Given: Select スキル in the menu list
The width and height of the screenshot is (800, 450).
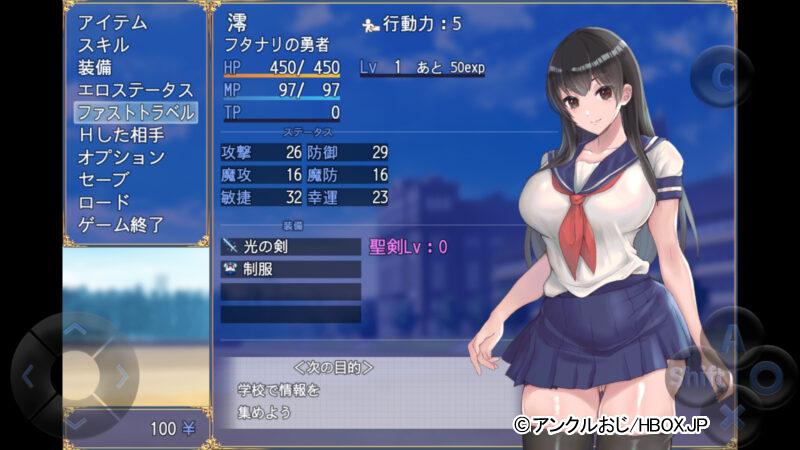Looking at the screenshot, I should 104,45.
